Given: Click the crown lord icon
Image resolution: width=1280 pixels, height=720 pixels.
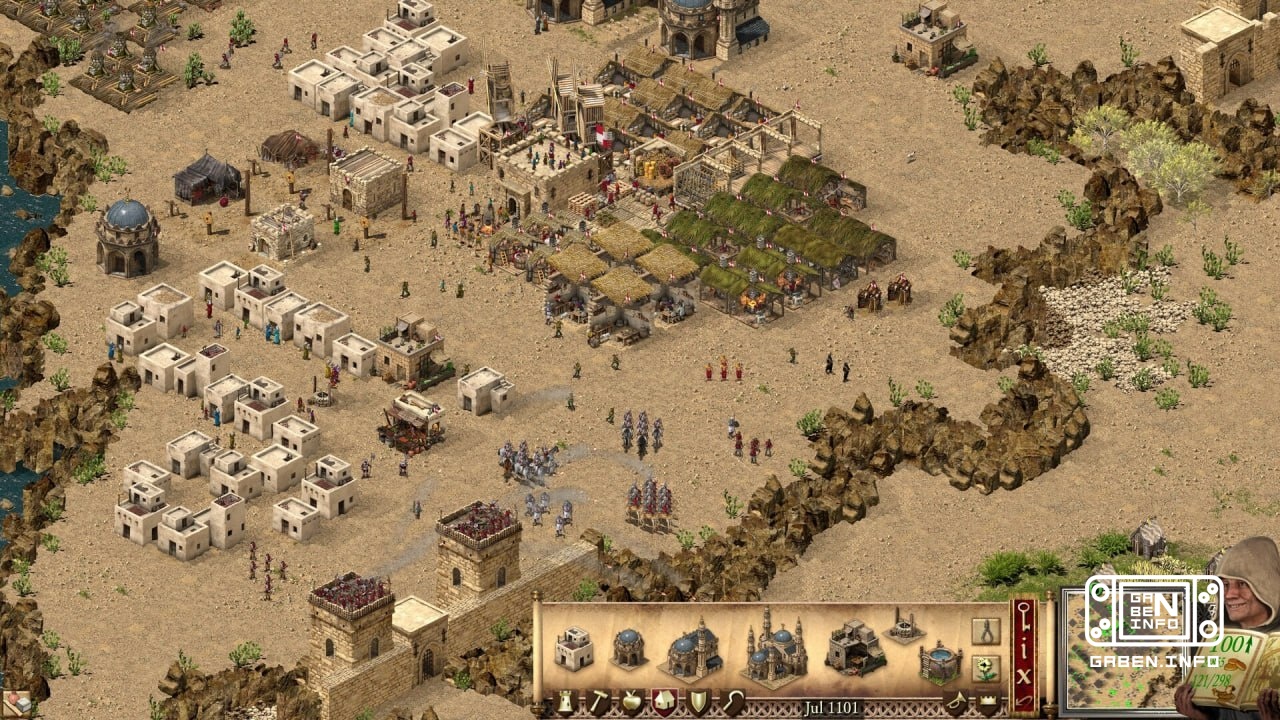Looking at the screenshot, I should pos(988,700).
